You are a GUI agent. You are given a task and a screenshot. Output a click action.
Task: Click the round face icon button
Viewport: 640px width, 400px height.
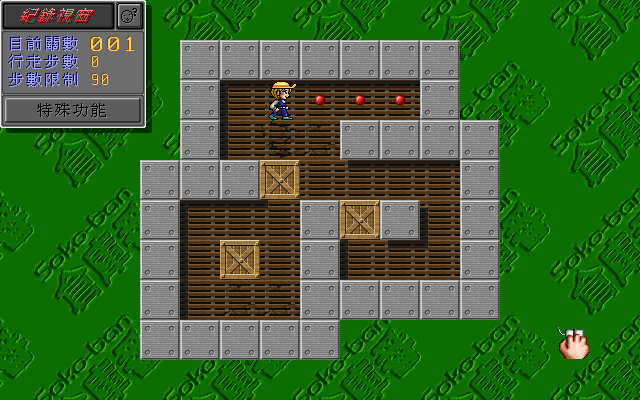coord(130,15)
